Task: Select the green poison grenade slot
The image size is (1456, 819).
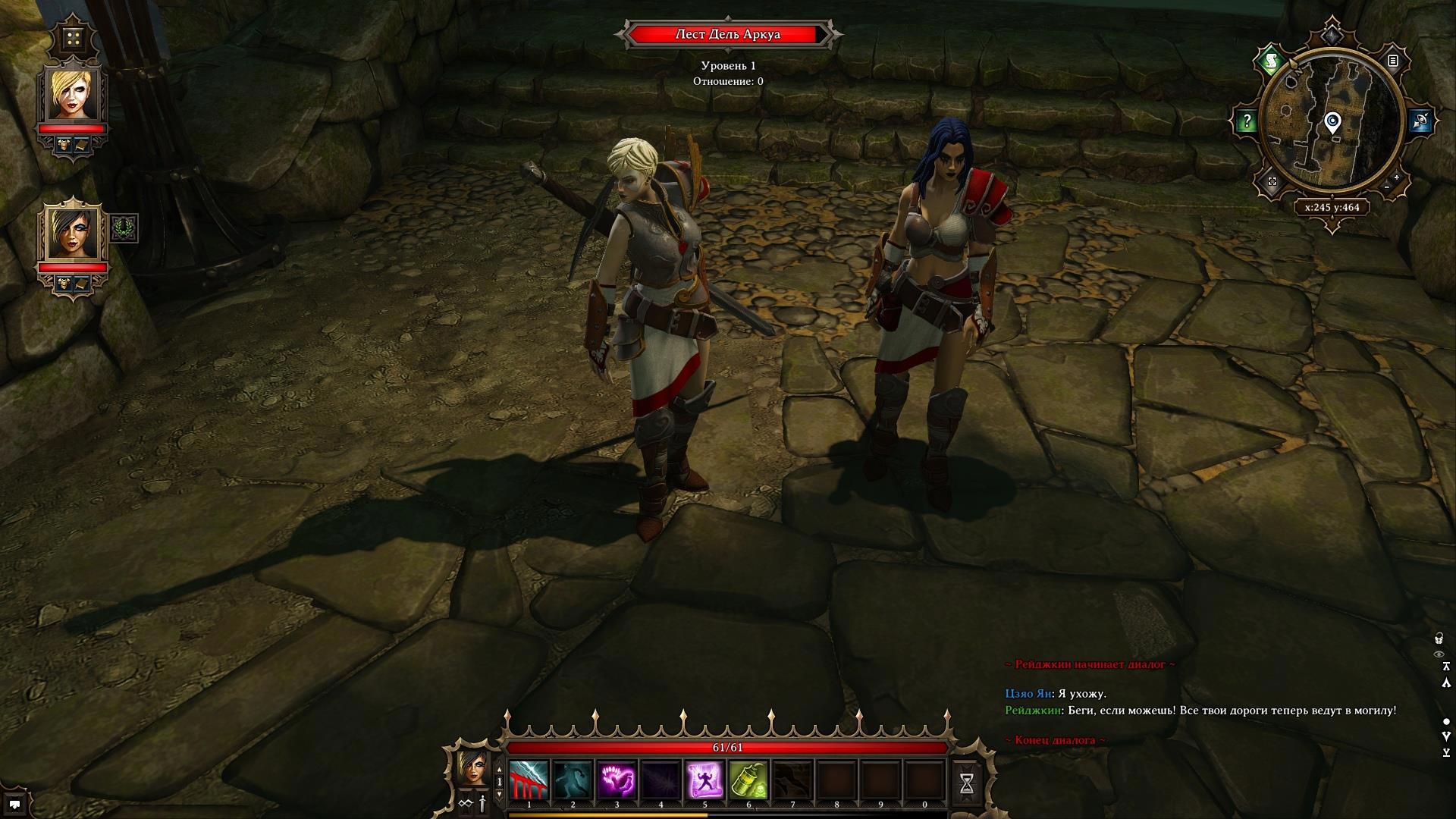Action: [748, 780]
